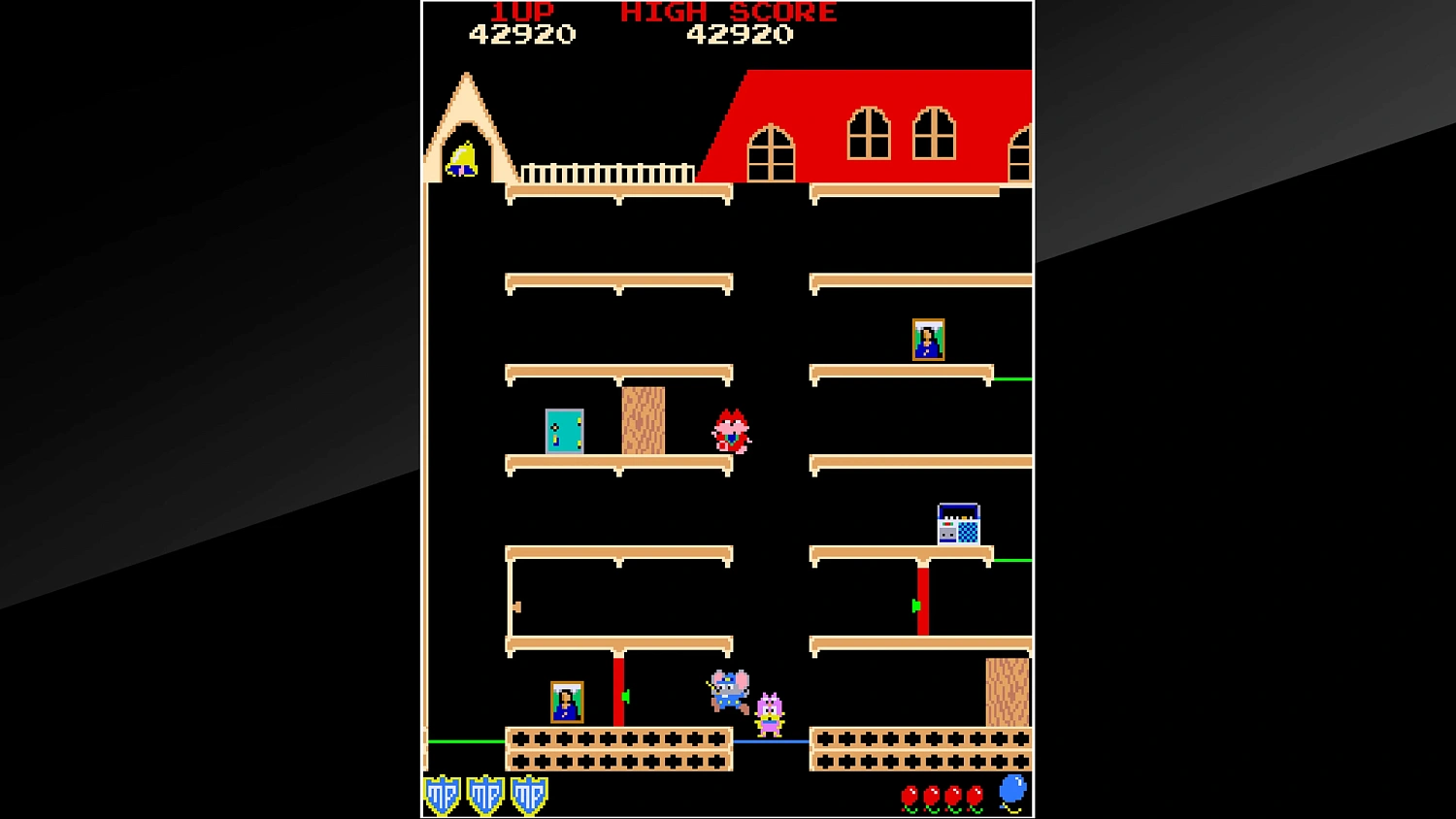
Task: Toggle the wooden door beside Goro
Action: (x=644, y=420)
